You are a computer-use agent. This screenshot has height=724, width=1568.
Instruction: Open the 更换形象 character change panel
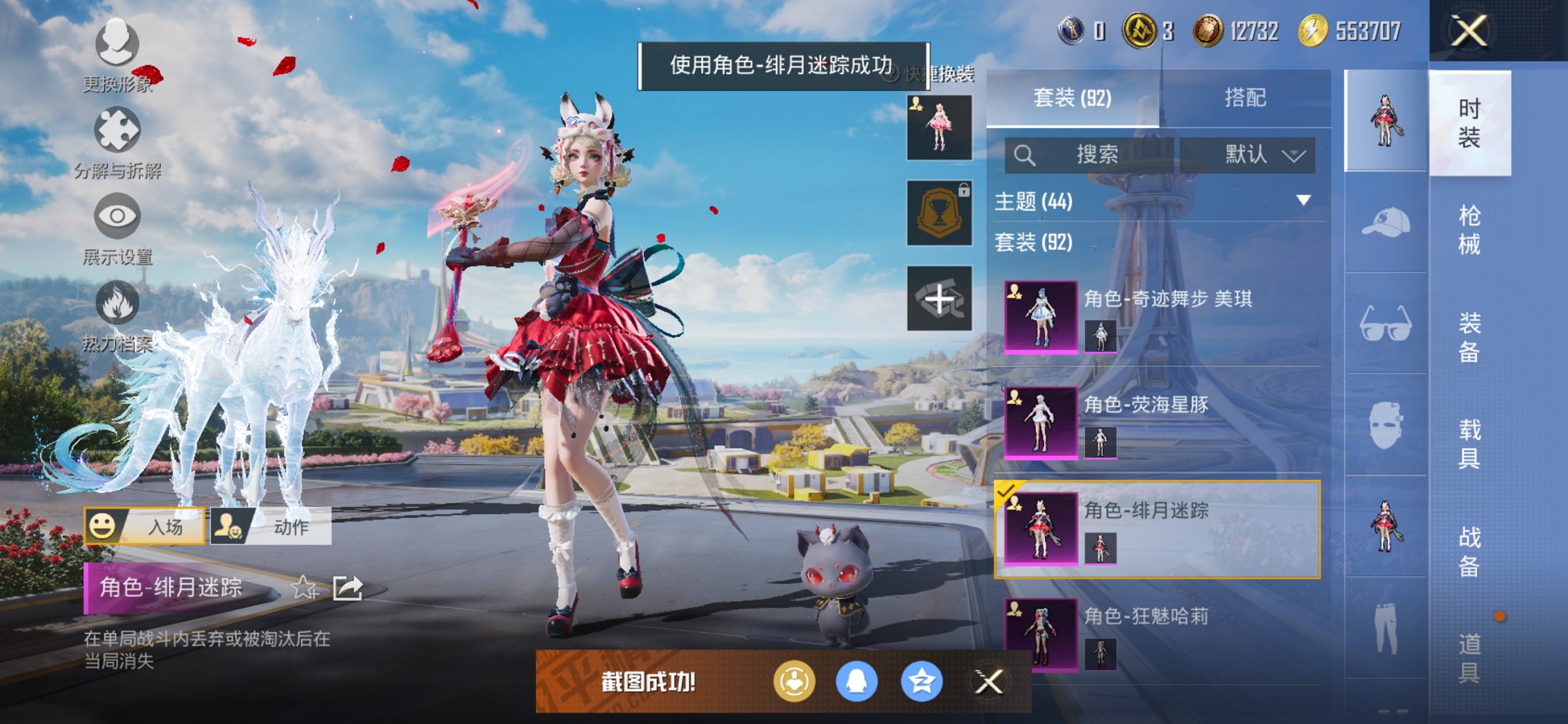tap(117, 45)
